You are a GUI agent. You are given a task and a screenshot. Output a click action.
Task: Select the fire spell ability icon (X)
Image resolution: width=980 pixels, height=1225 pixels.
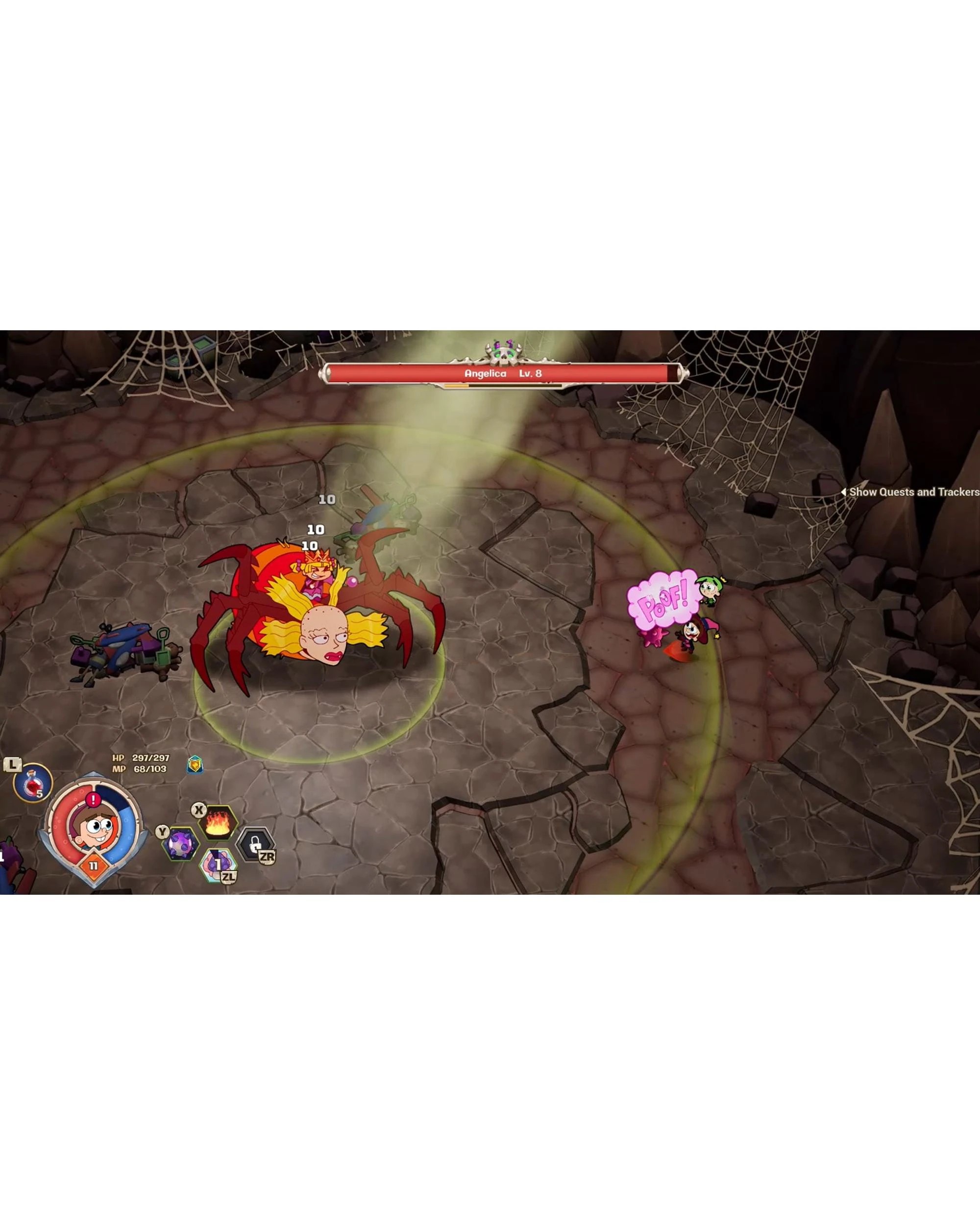click(220, 823)
